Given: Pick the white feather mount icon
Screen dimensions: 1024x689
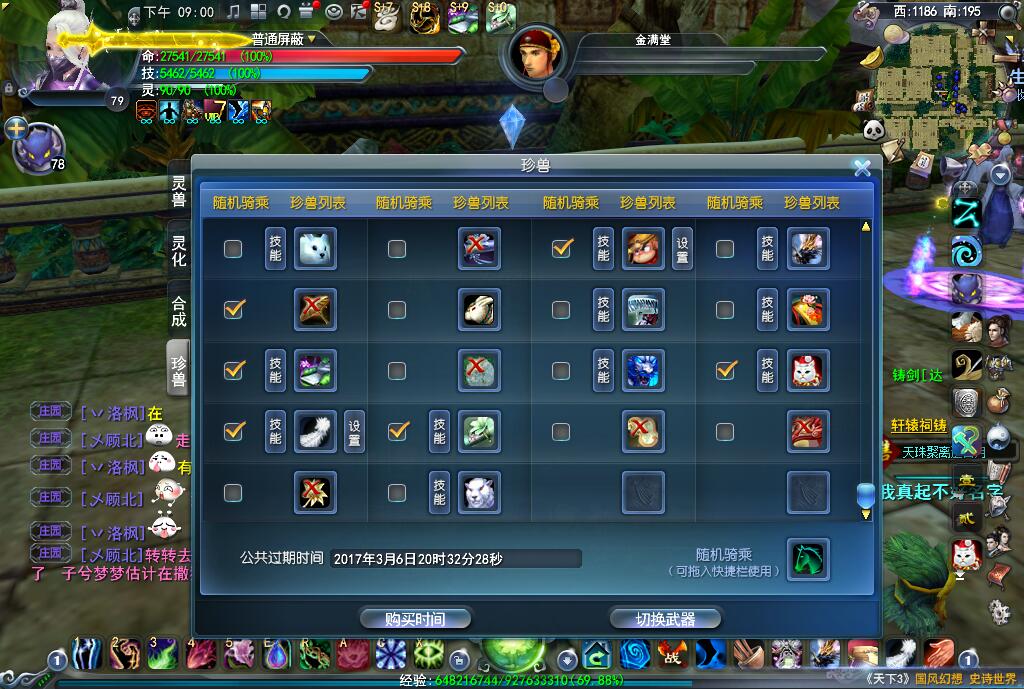Looking at the screenshot, I should pyautogui.click(x=315, y=432).
